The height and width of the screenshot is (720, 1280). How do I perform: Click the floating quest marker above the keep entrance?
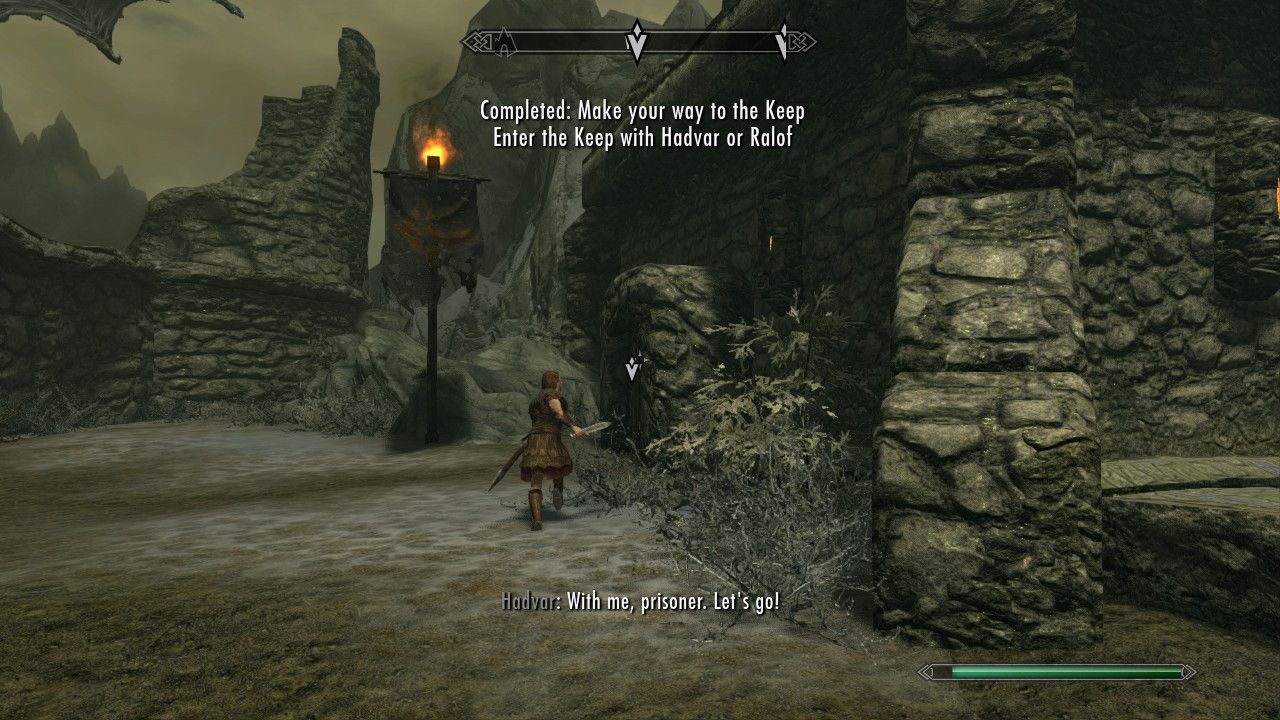click(x=632, y=368)
